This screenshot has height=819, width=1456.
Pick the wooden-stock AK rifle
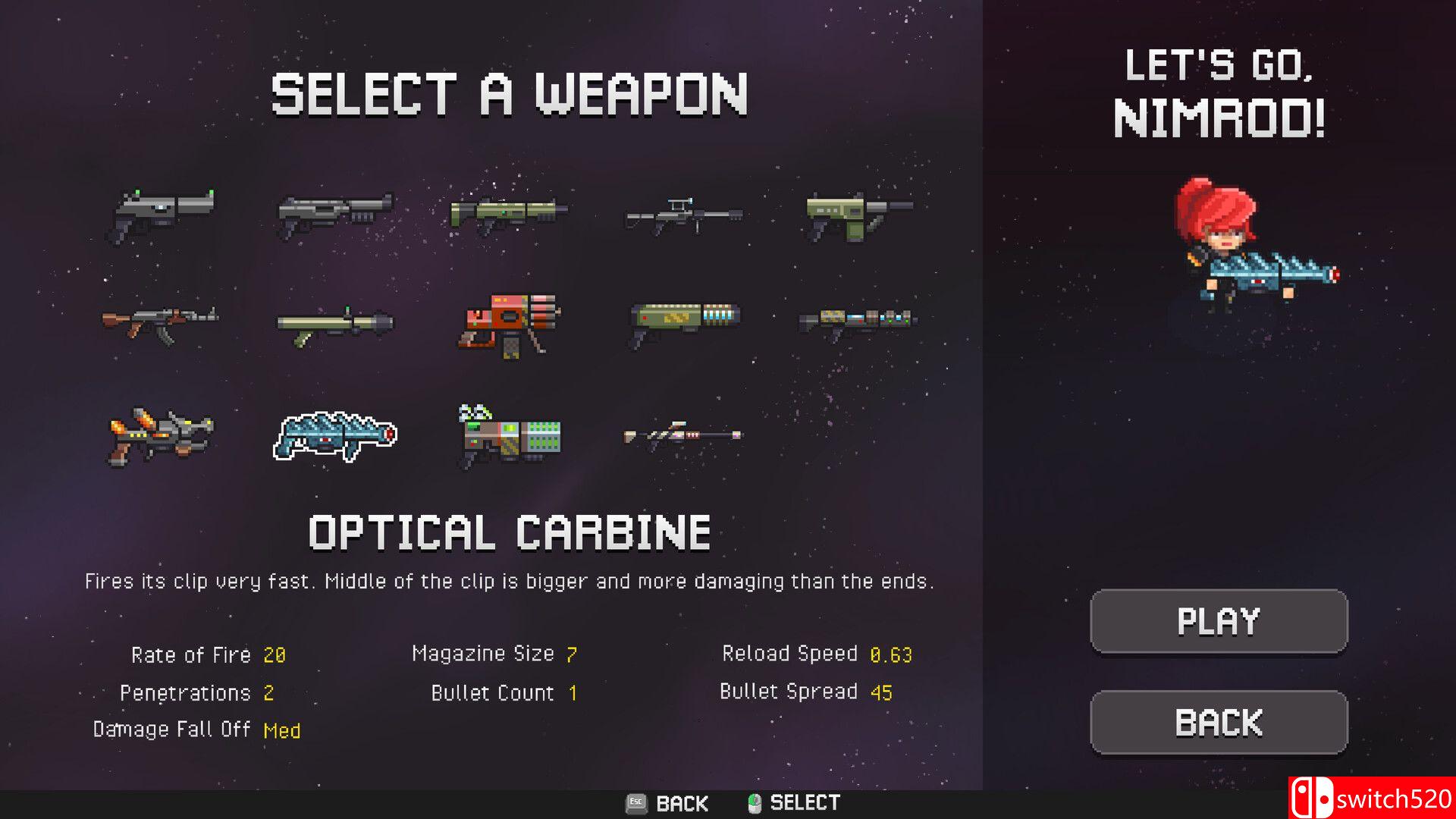[x=160, y=323]
